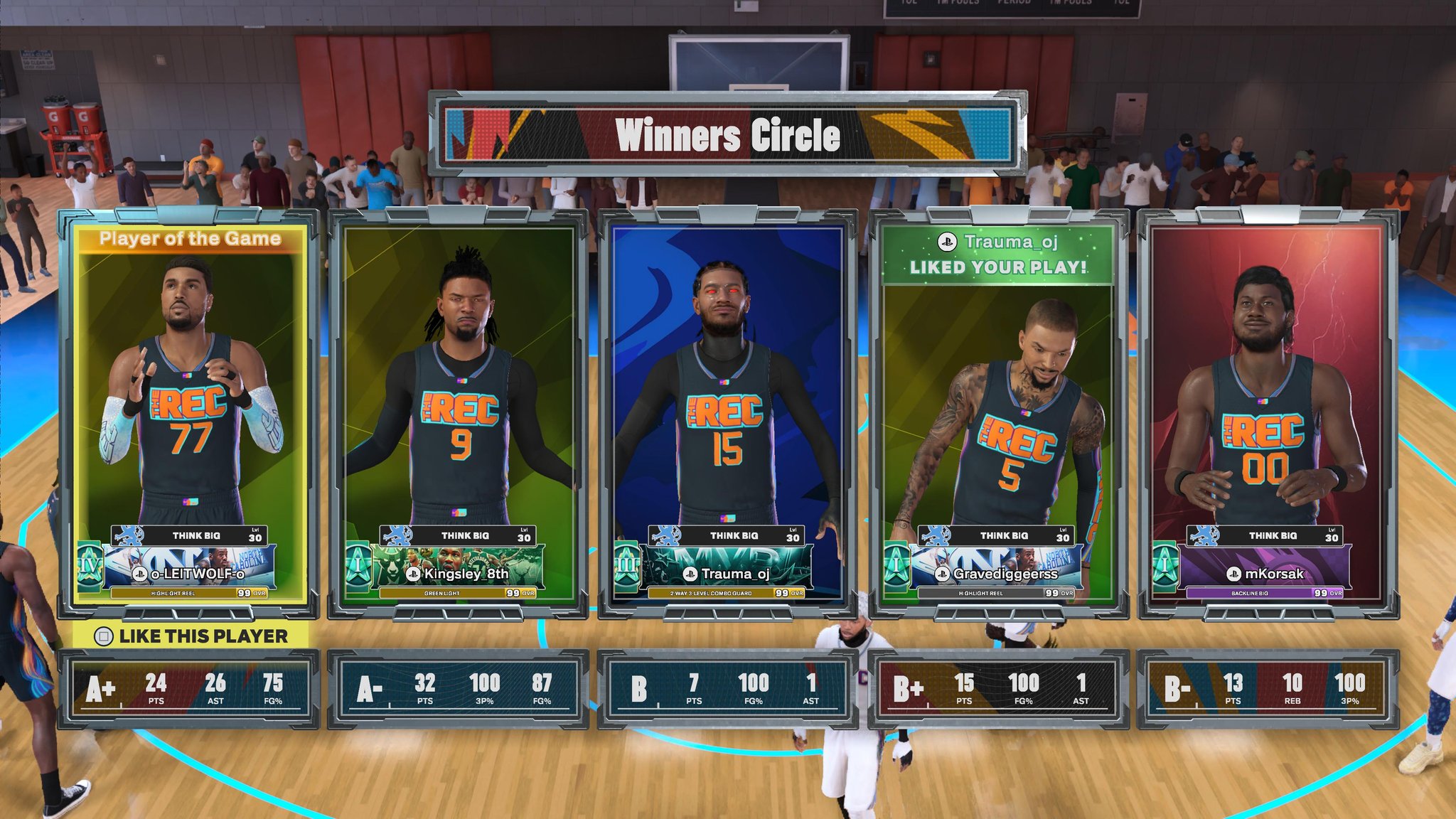Click the Like This Player button
This screenshot has width=1456, height=819.
pos(192,636)
